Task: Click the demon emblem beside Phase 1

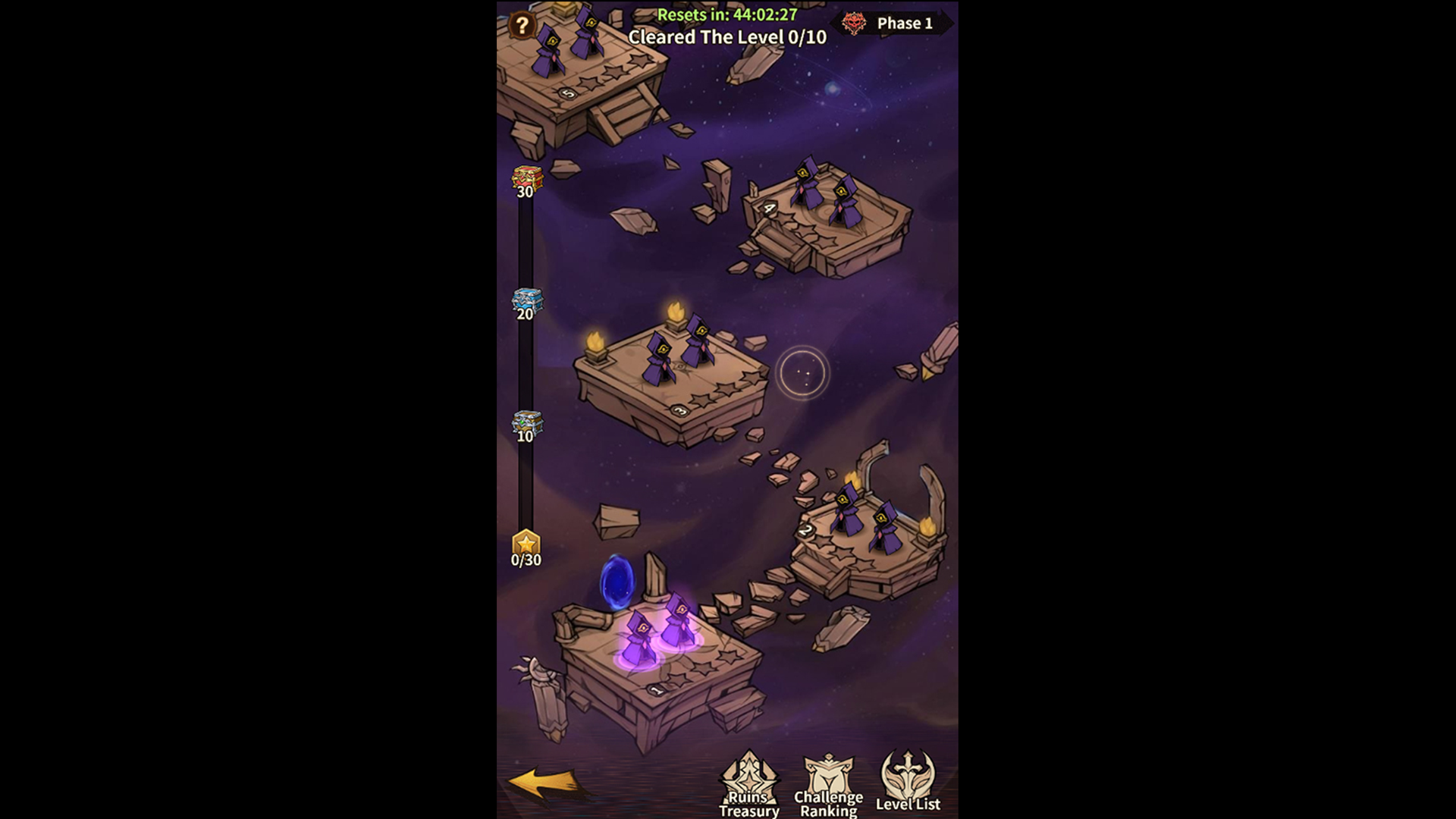Action: tap(855, 23)
